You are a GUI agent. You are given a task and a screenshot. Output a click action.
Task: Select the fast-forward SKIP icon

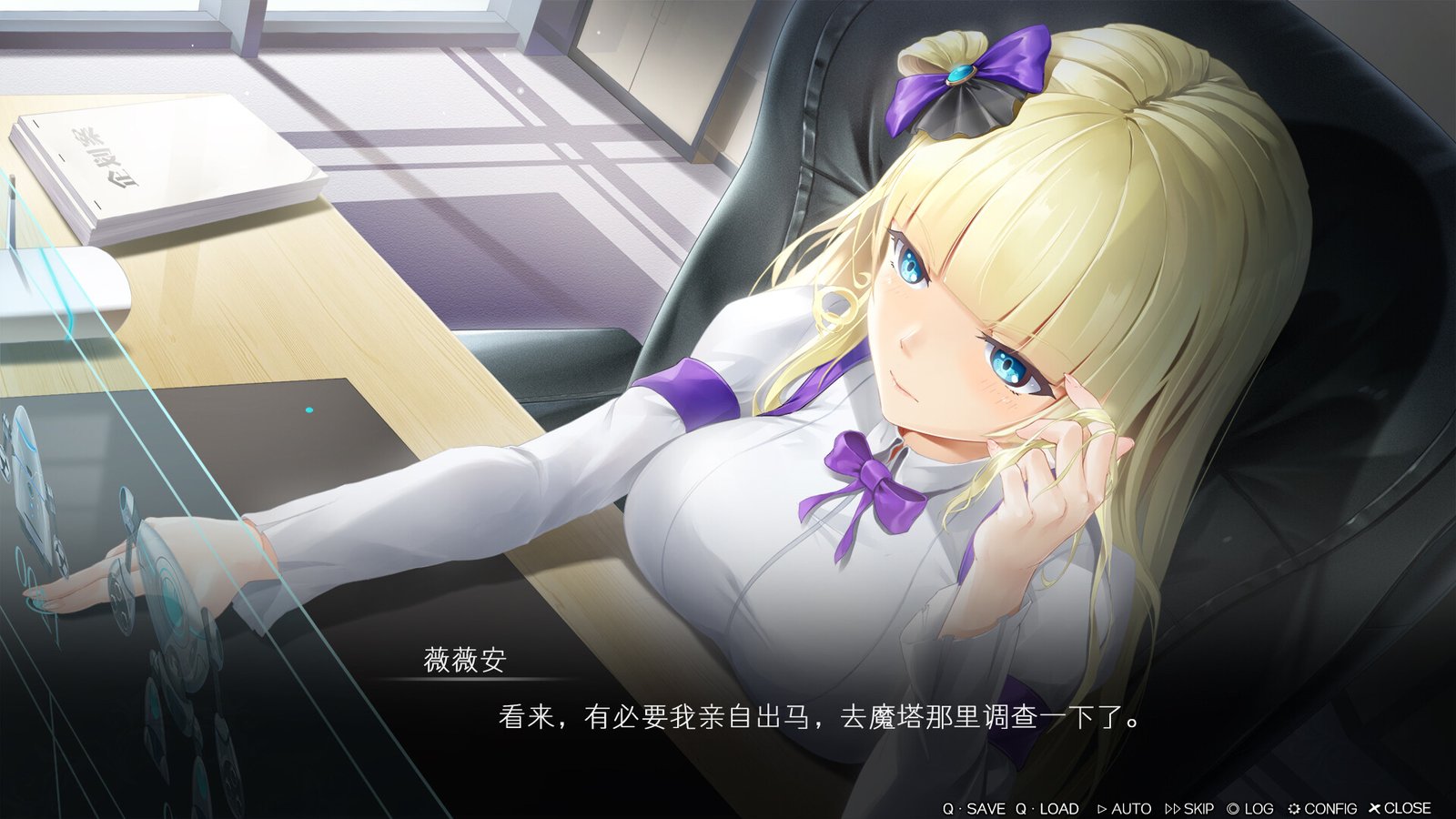pyautogui.click(x=1173, y=808)
